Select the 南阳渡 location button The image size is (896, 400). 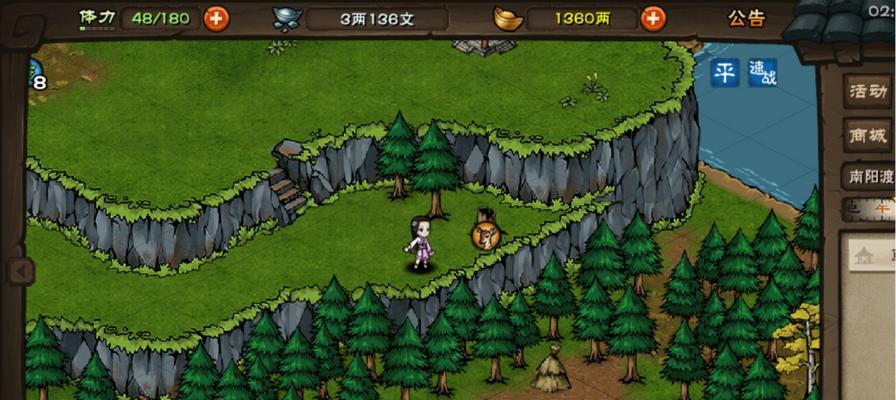tap(867, 177)
